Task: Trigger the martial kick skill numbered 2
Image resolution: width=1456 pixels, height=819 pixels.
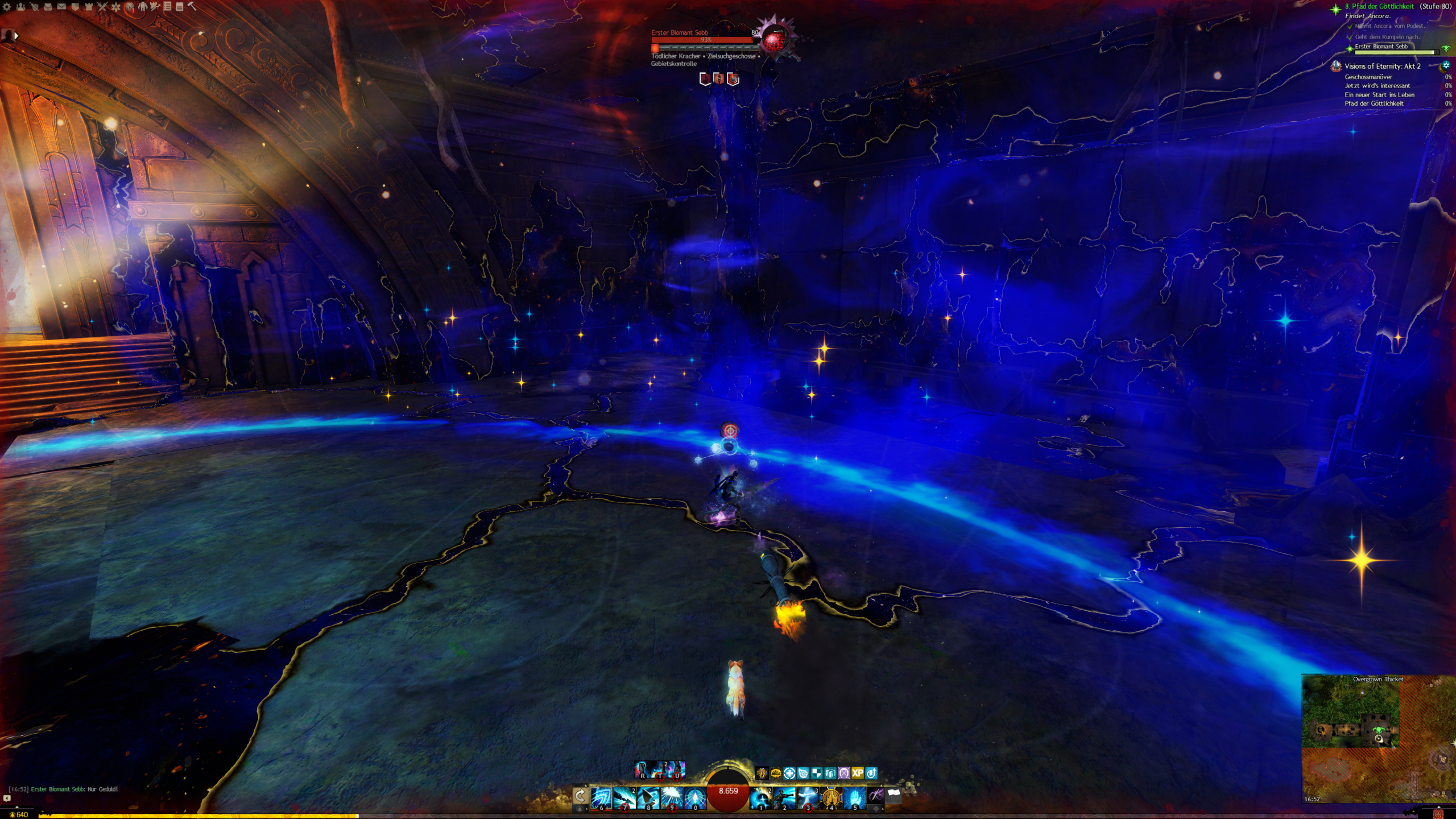Action: (784, 797)
